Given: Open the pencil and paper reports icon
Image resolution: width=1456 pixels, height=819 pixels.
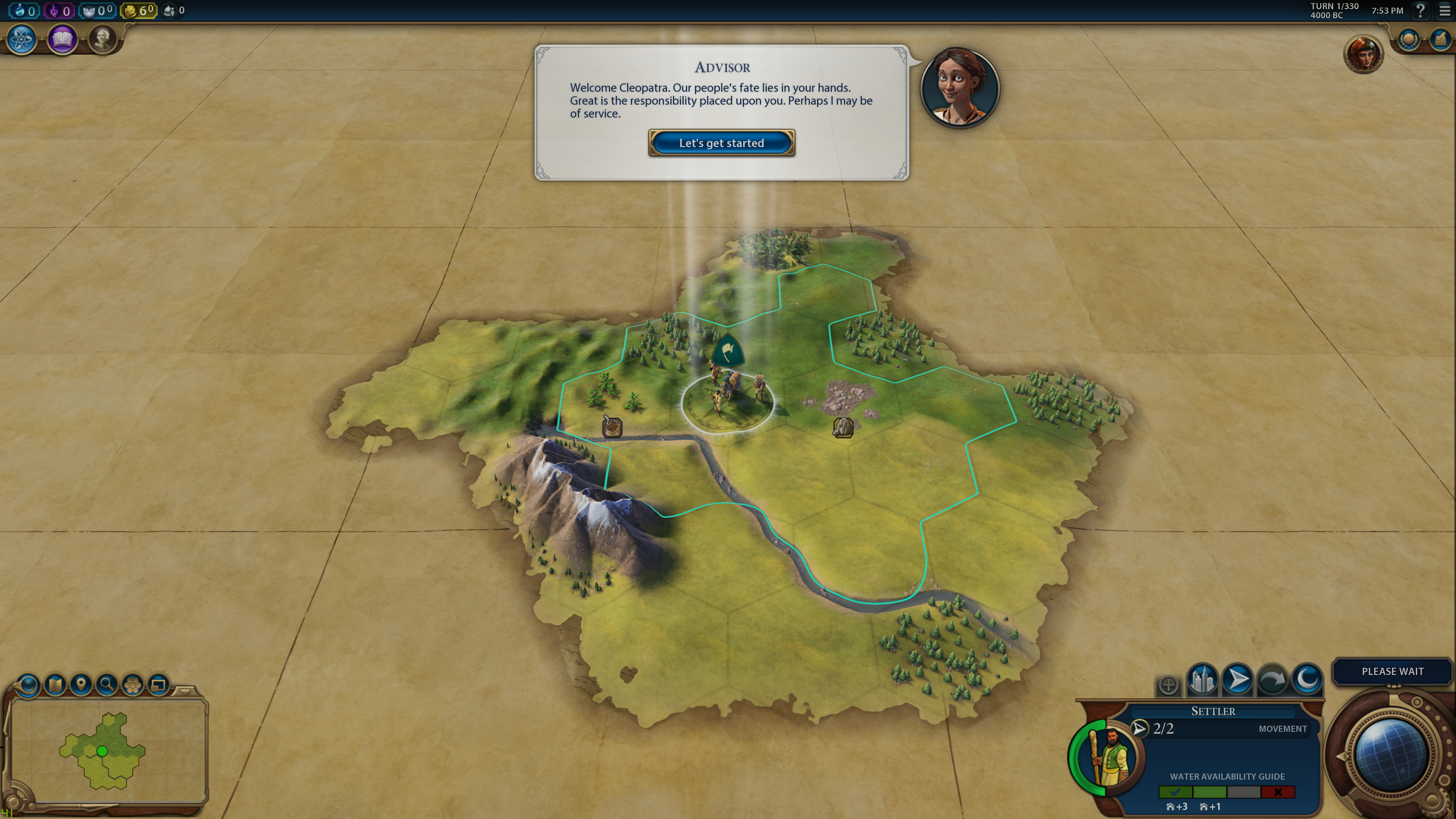Looking at the screenshot, I should coord(1439,40).
